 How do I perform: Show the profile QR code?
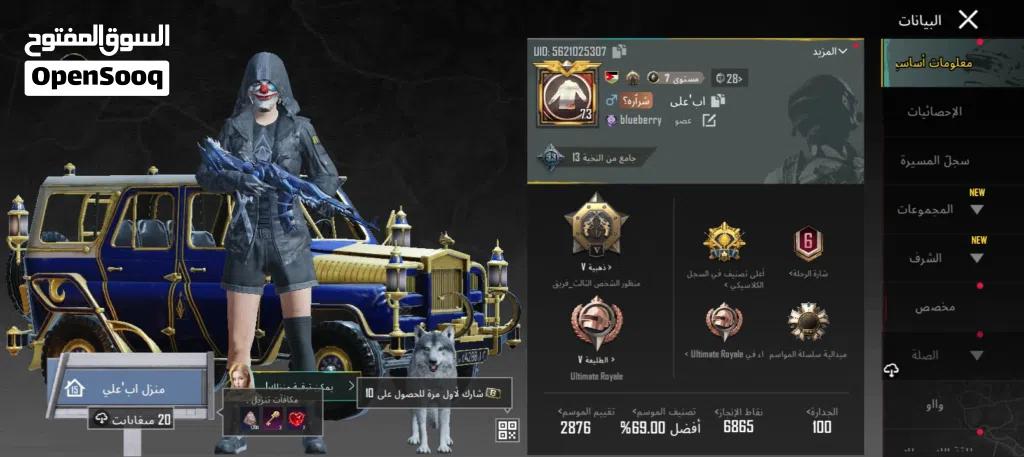point(508,431)
